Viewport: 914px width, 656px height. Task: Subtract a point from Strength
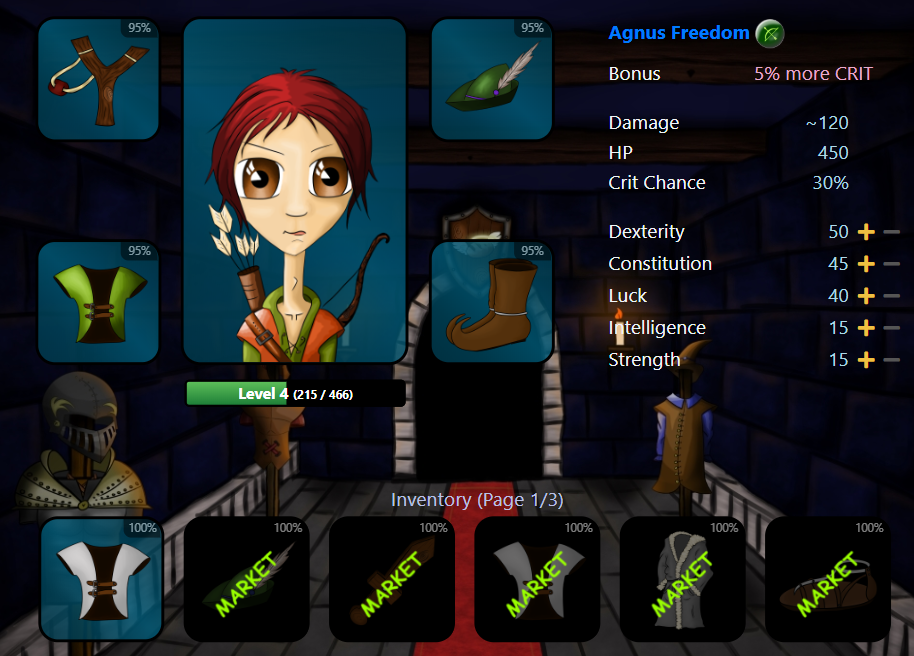coord(891,360)
